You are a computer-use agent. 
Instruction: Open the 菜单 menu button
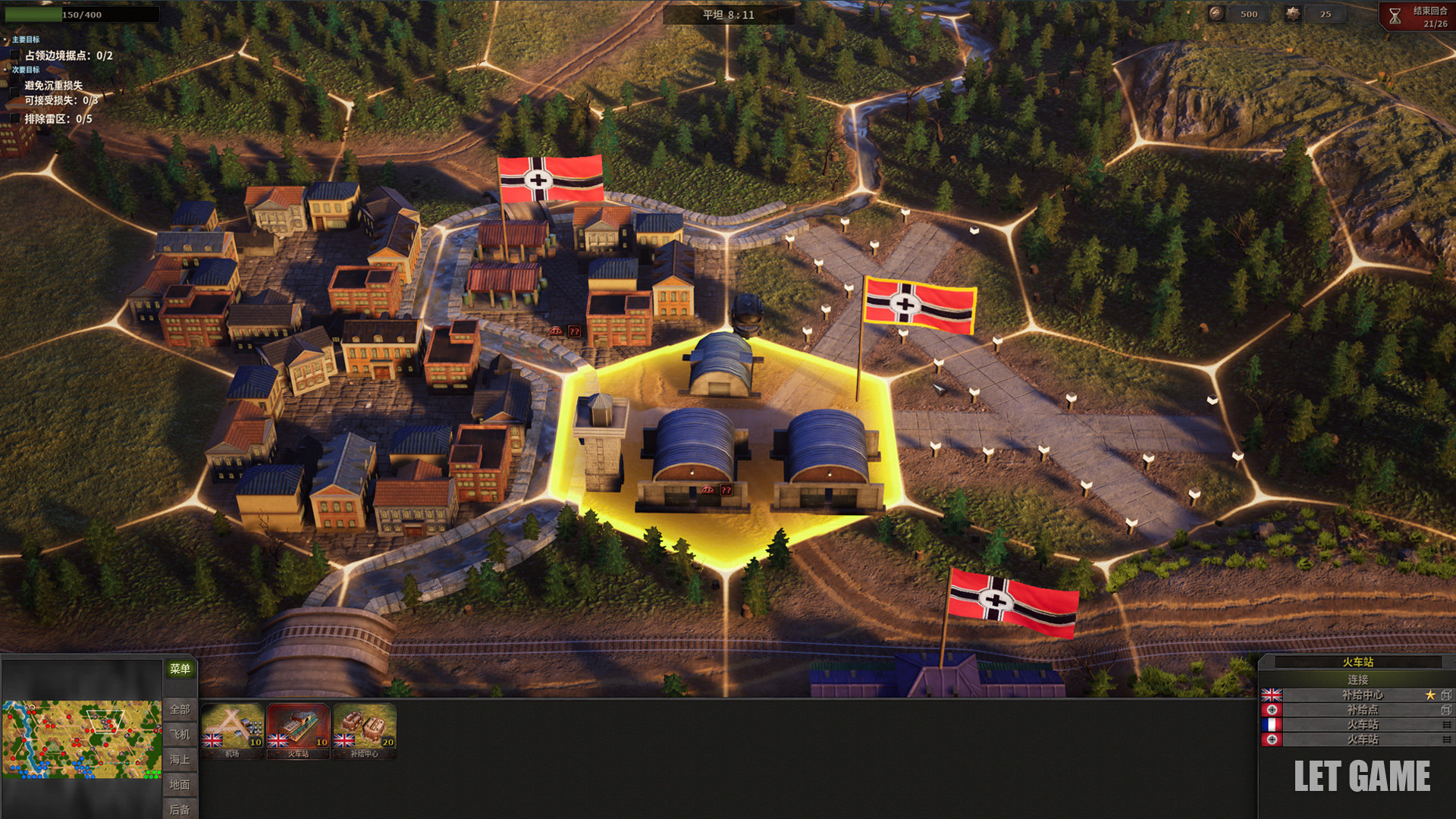coord(180,669)
